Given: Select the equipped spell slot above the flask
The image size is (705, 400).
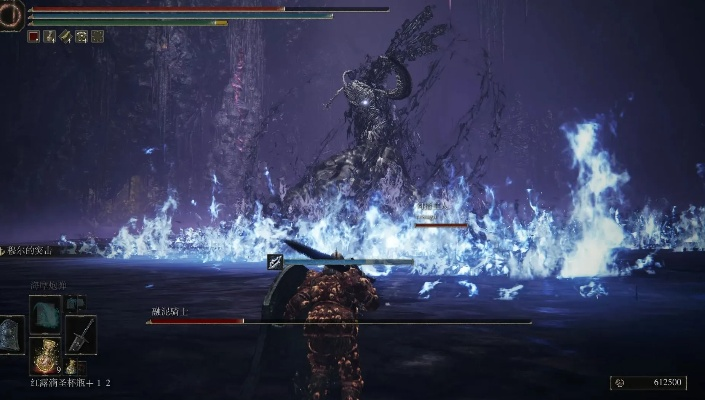Looking at the screenshot, I should 45,312.
